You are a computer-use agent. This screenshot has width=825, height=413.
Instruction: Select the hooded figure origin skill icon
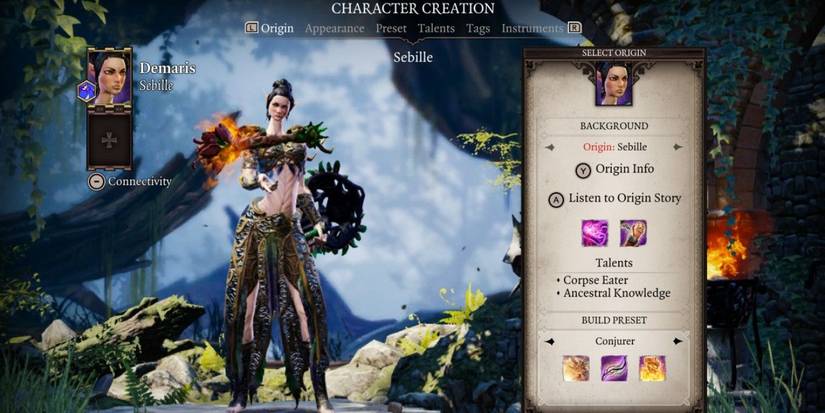632,233
